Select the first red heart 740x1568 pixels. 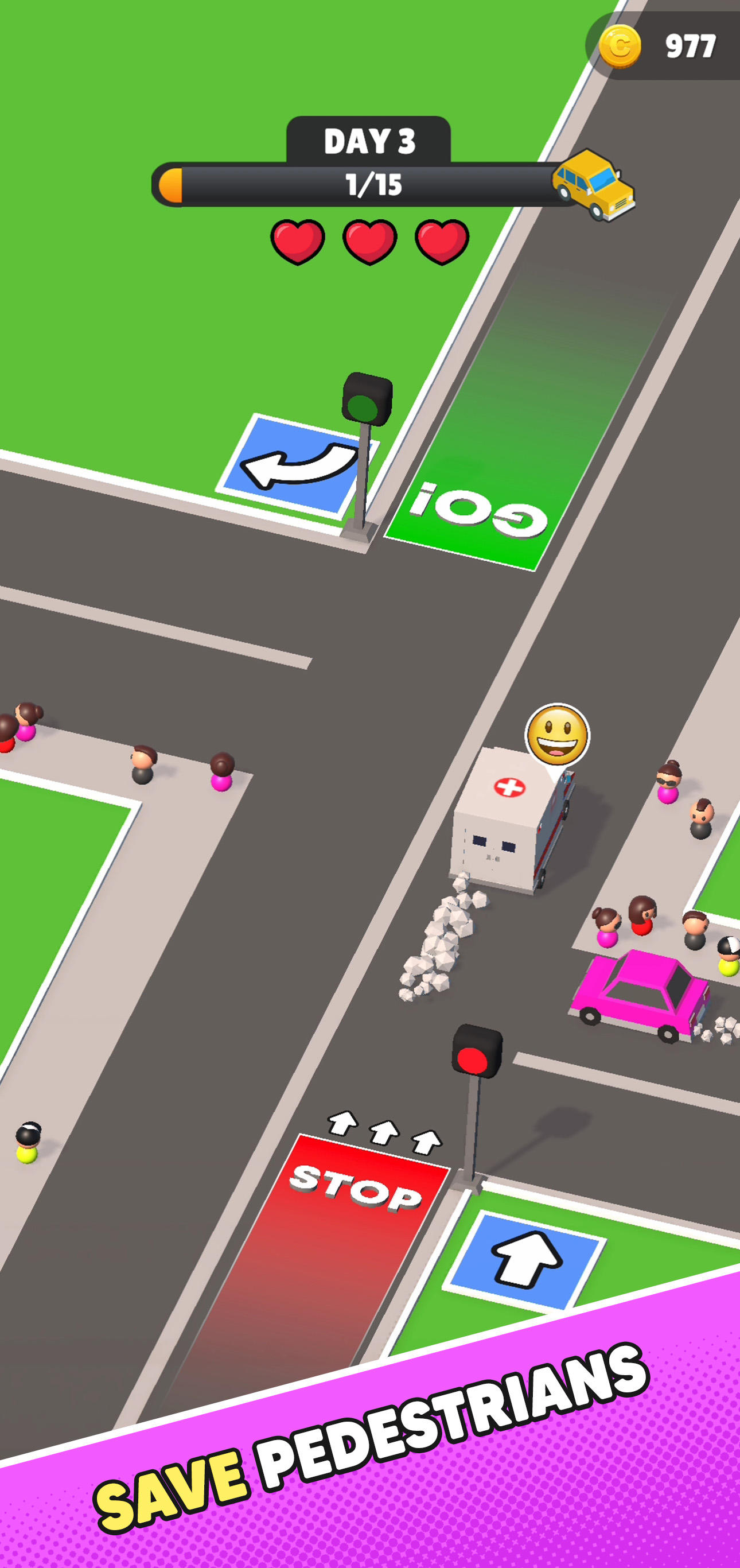(x=297, y=240)
